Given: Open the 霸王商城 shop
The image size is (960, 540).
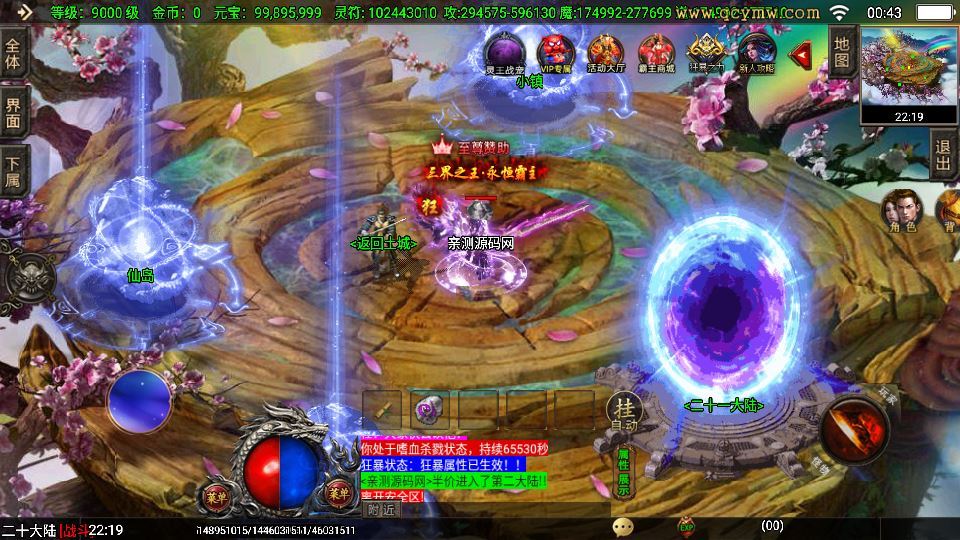Looking at the screenshot, I should pyautogui.click(x=656, y=53).
